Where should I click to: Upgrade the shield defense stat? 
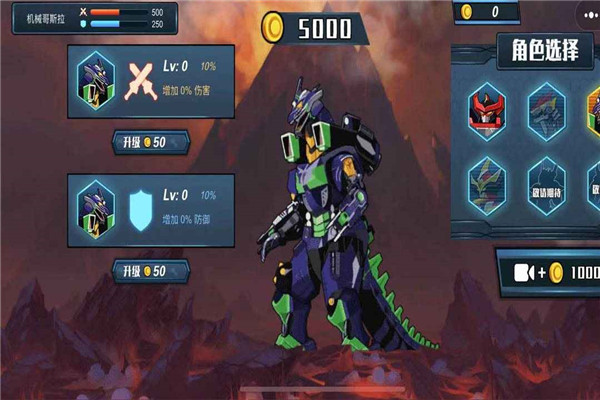pyautogui.click(x=150, y=270)
